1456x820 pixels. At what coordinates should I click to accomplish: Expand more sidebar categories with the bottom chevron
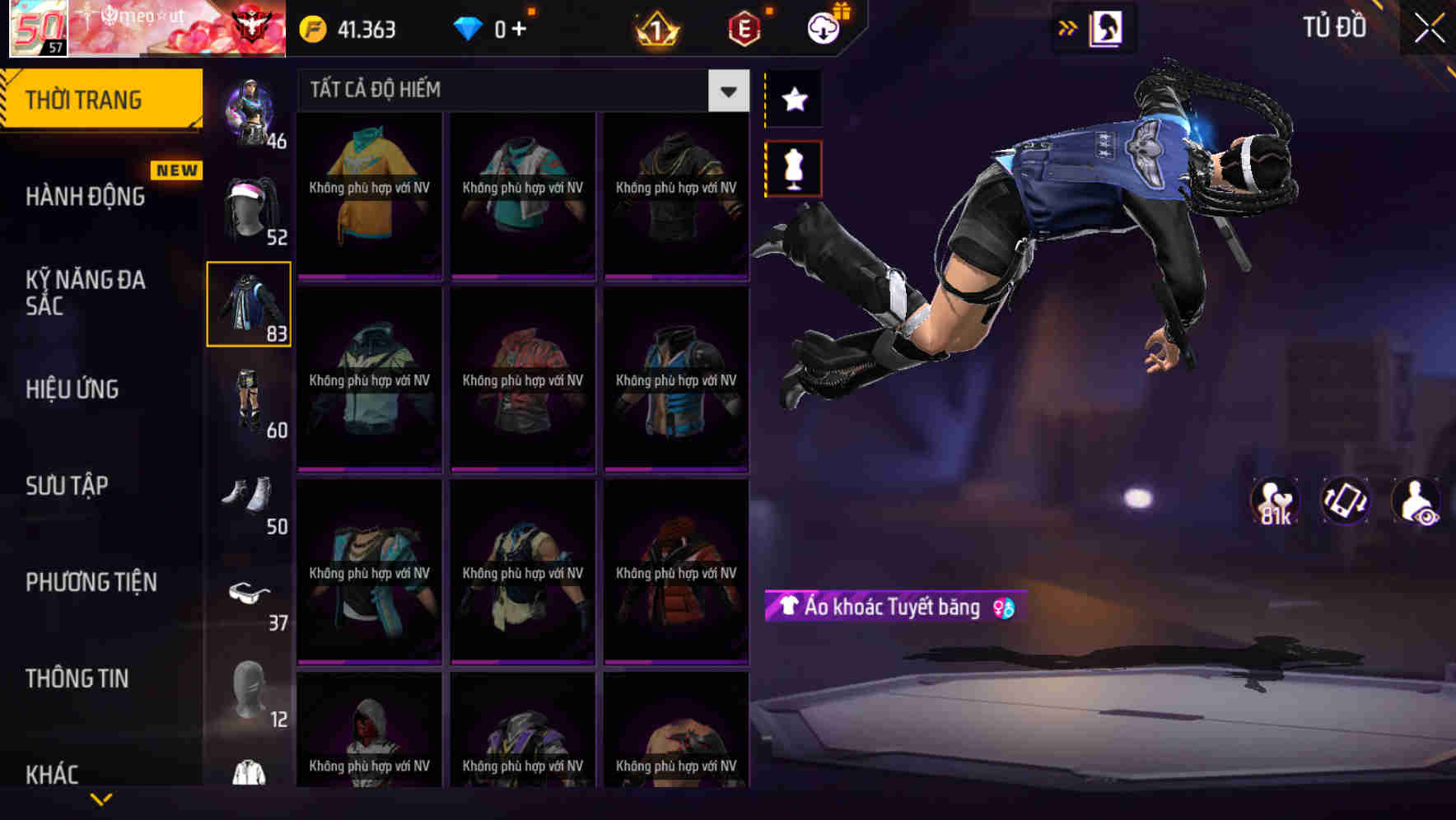[x=100, y=800]
